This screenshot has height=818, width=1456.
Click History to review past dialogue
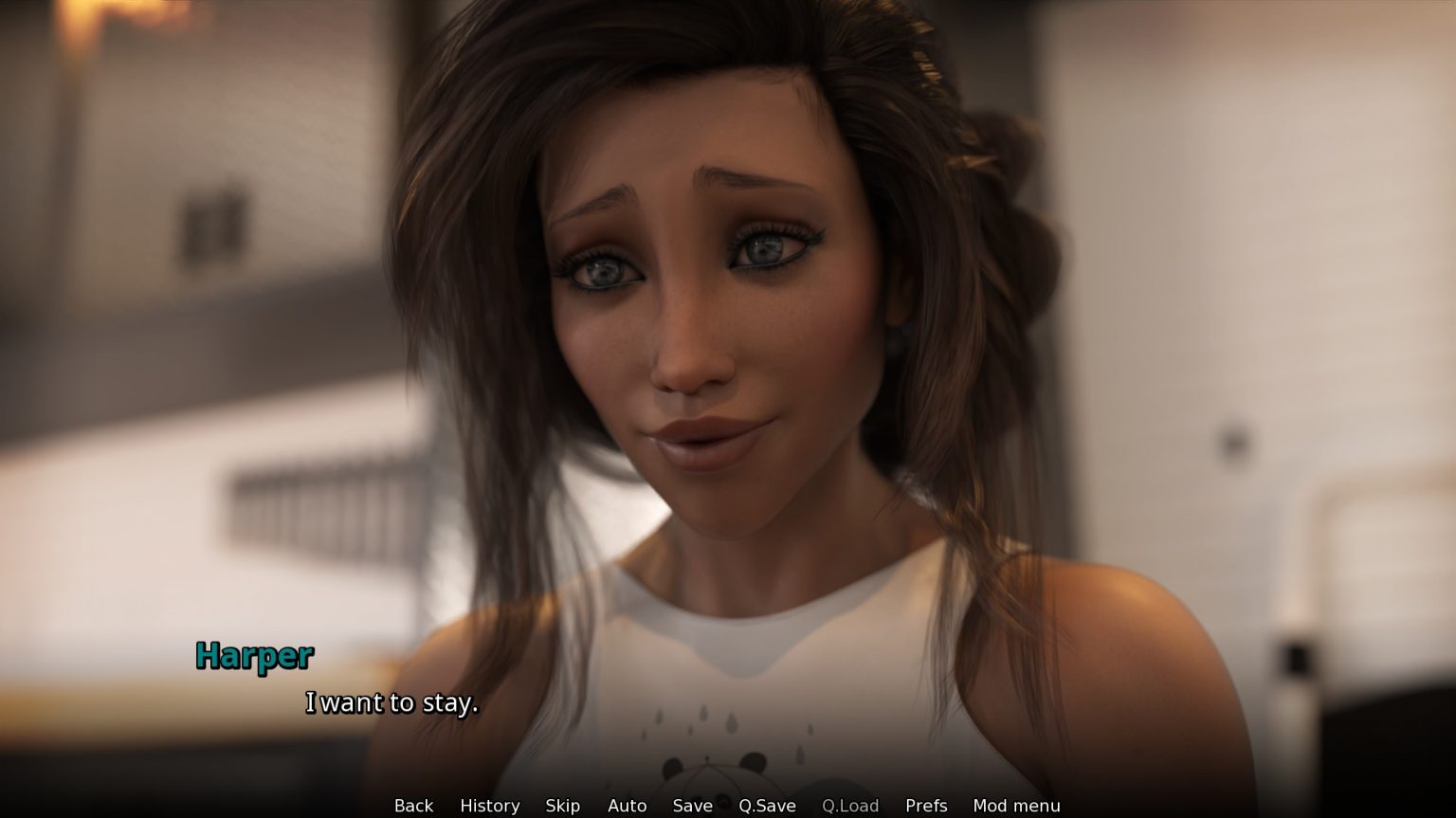[489, 805]
